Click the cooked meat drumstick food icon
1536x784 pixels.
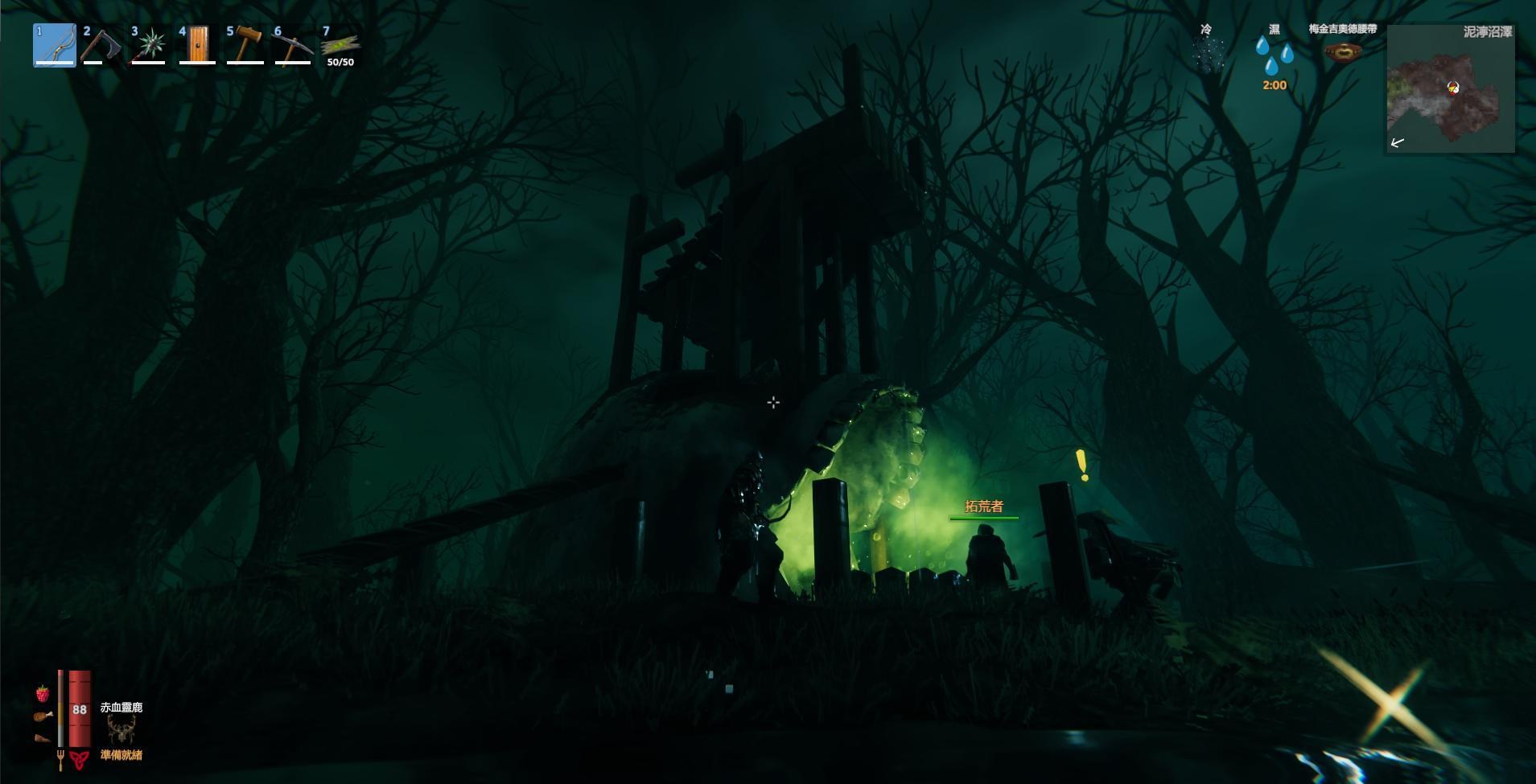(43, 716)
